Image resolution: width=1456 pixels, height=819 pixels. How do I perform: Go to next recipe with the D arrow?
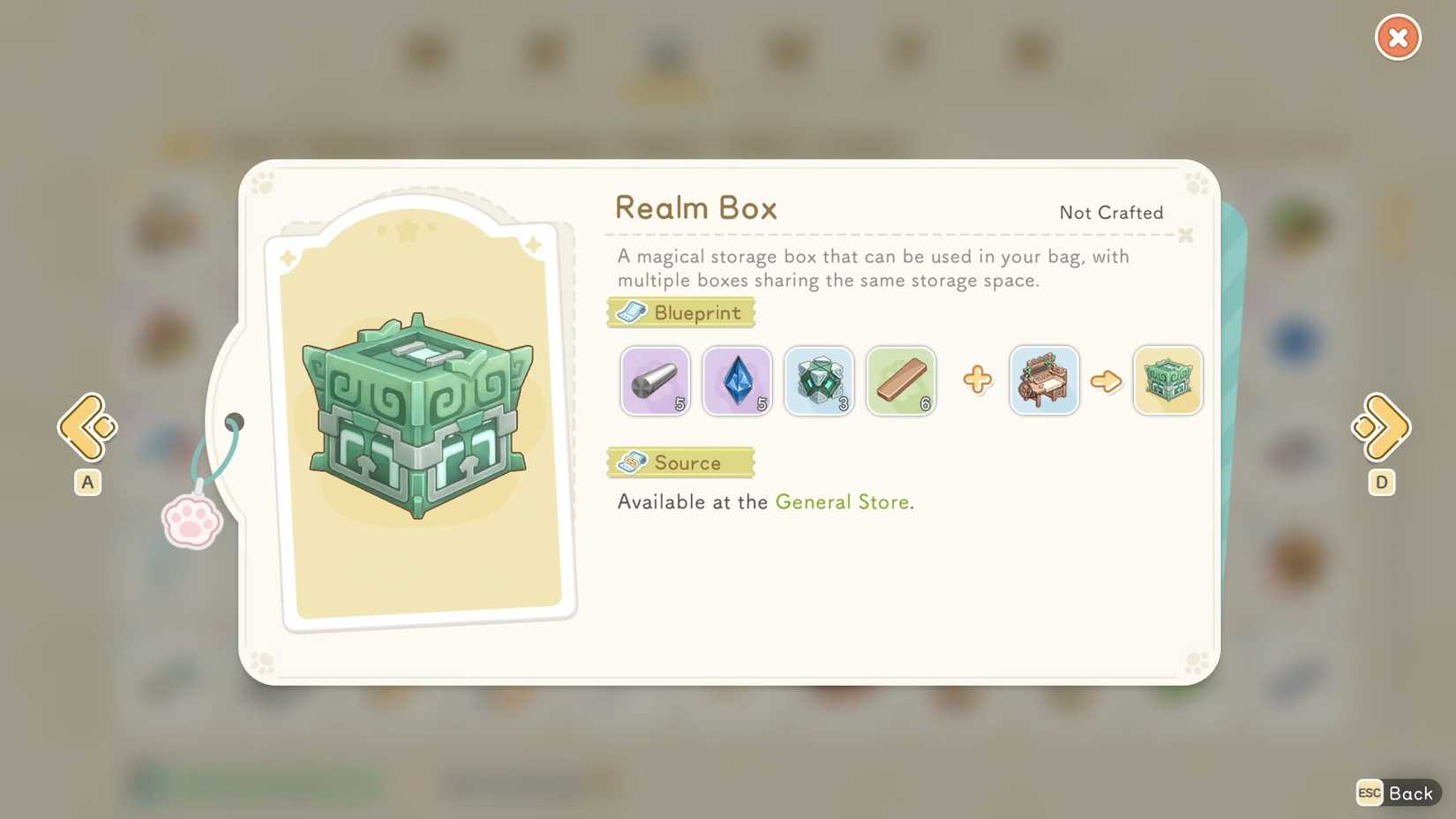point(1381,427)
